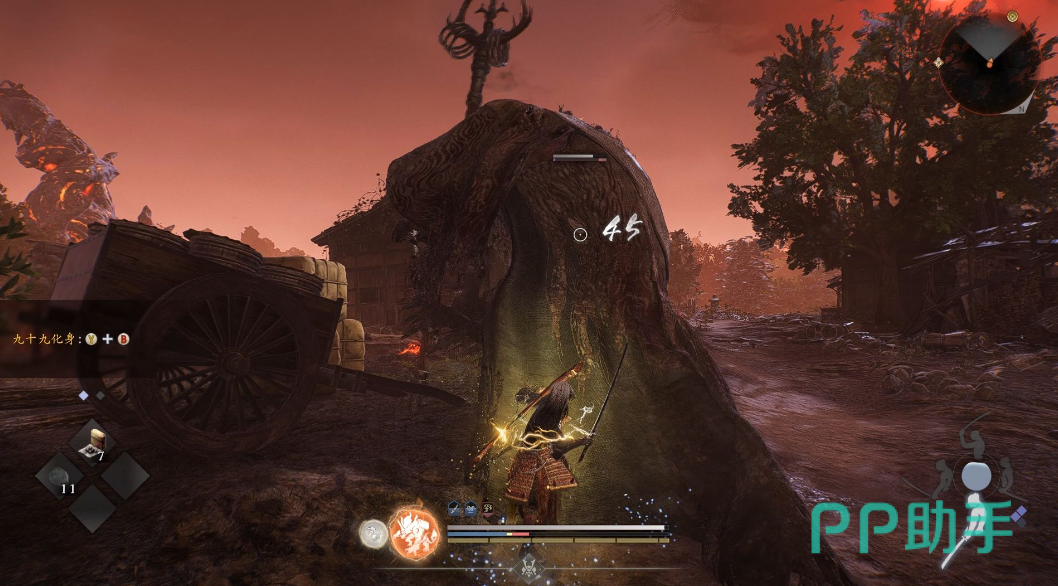Select the gold circular marker on minimap
Screen dimensions: 1058x586
[1012, 17]
